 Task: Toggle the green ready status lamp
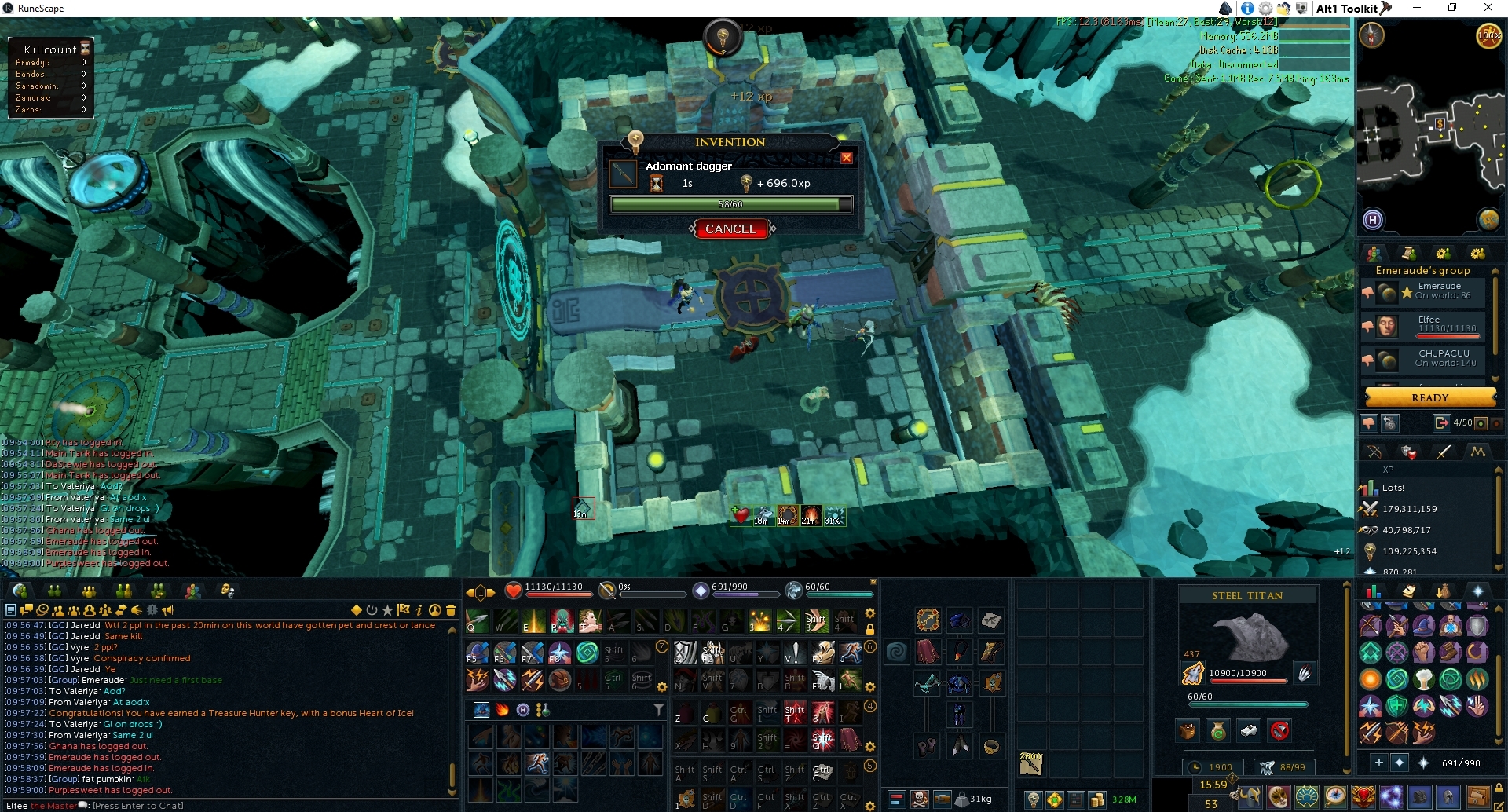(1481, 422)
